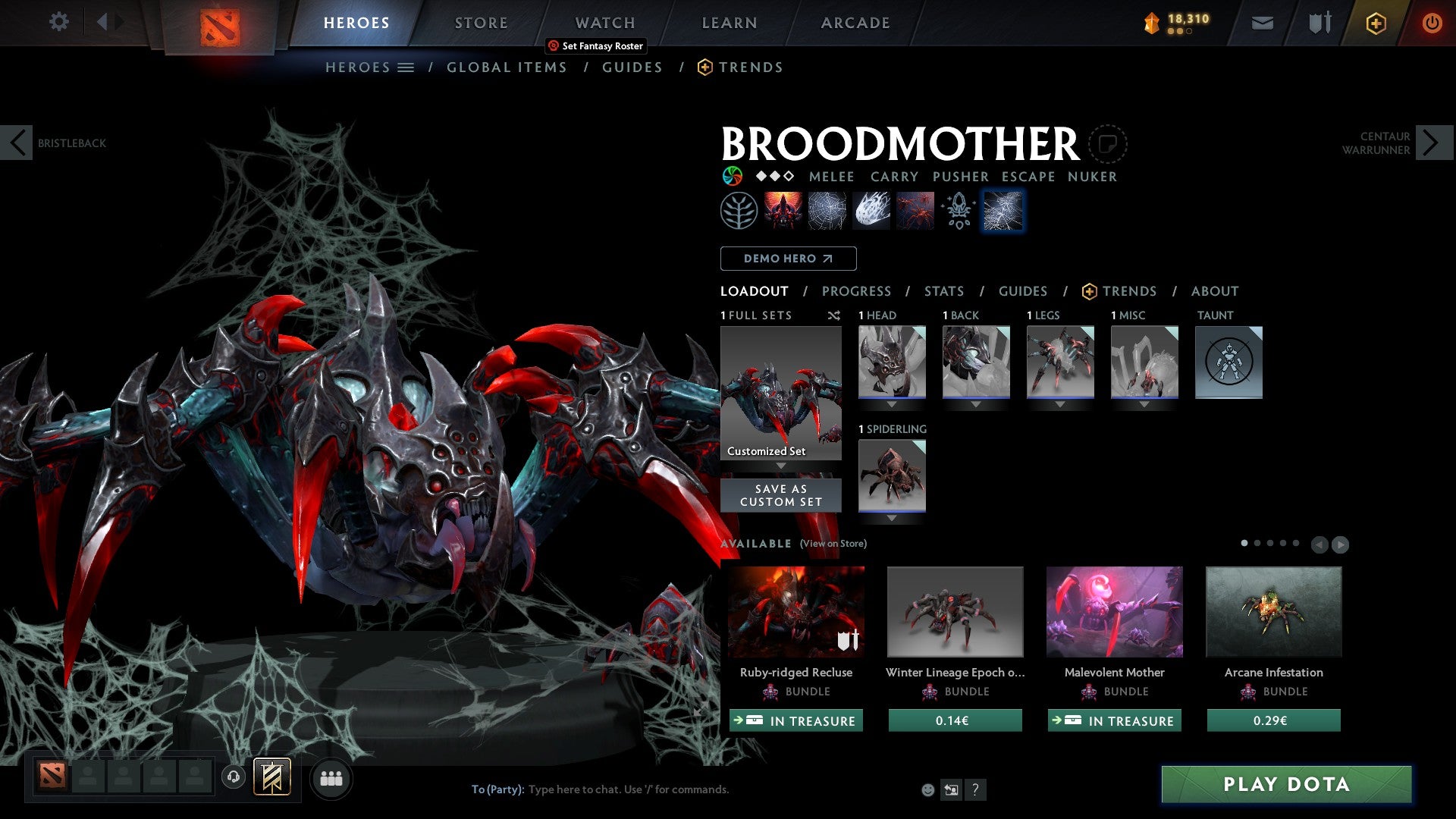This screenshot has height=819, width=1456.
Task: Toggle the shuffle icon next to Full Sets
Action: [834, 315]
